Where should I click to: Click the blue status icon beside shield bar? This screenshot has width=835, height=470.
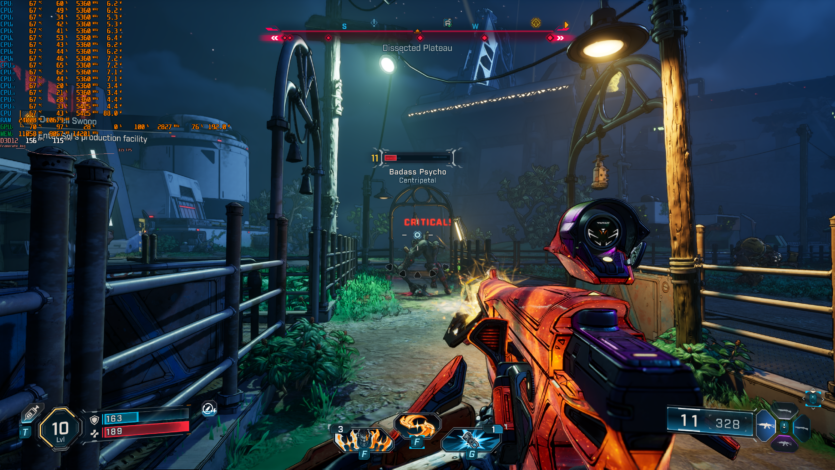point(208,409)
